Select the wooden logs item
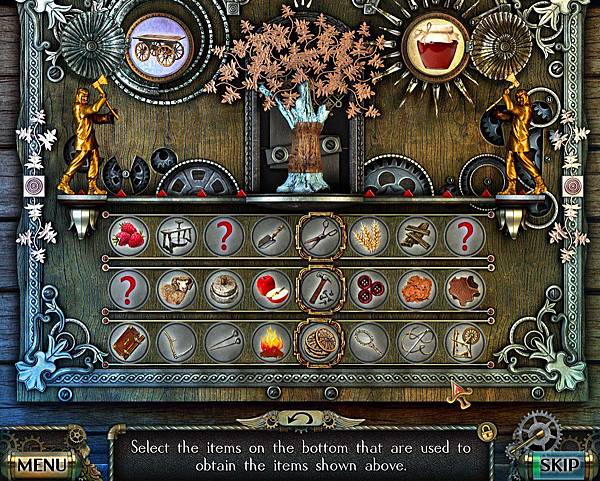 (x=417, y=236)
